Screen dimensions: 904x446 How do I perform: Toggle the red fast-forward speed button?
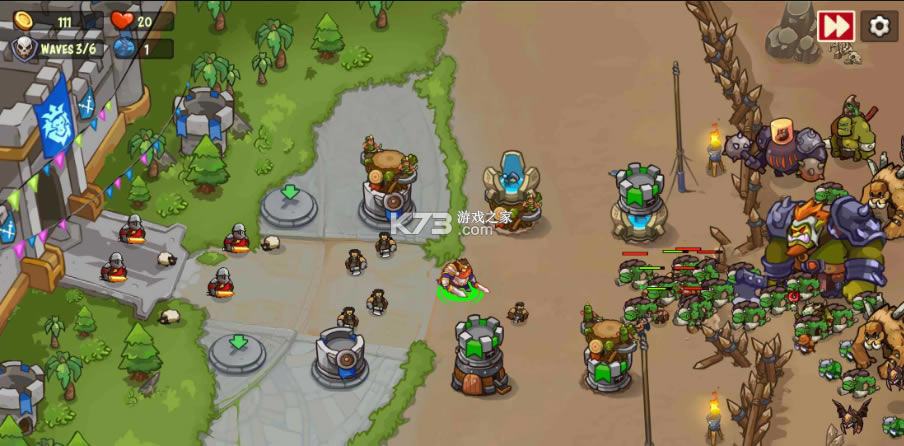coord(835,26)
